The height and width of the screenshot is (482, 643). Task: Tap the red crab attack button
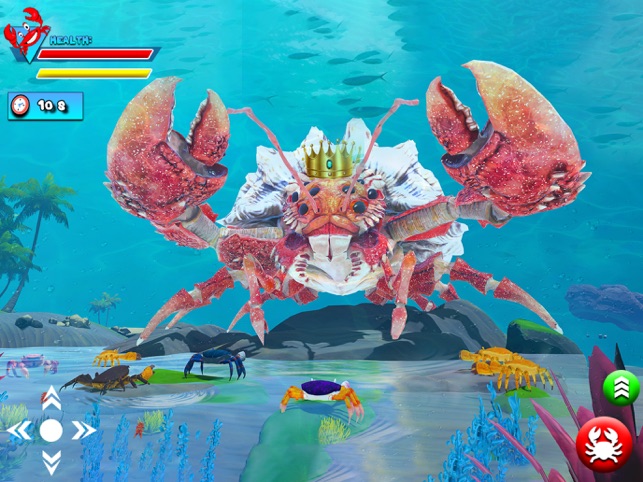coord(604,443)
